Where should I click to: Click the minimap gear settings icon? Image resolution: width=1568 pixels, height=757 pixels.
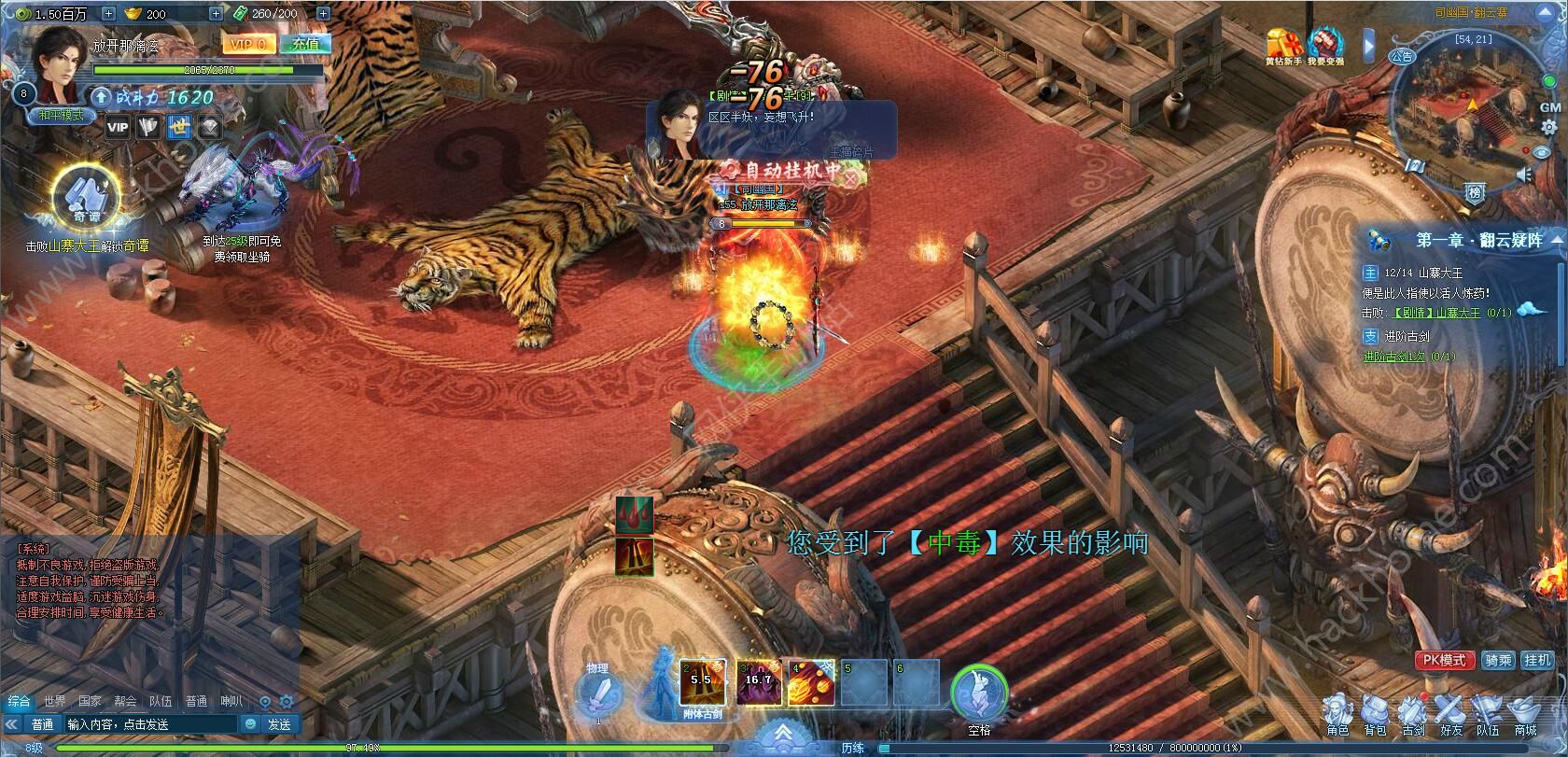(x=1548, y=129)
